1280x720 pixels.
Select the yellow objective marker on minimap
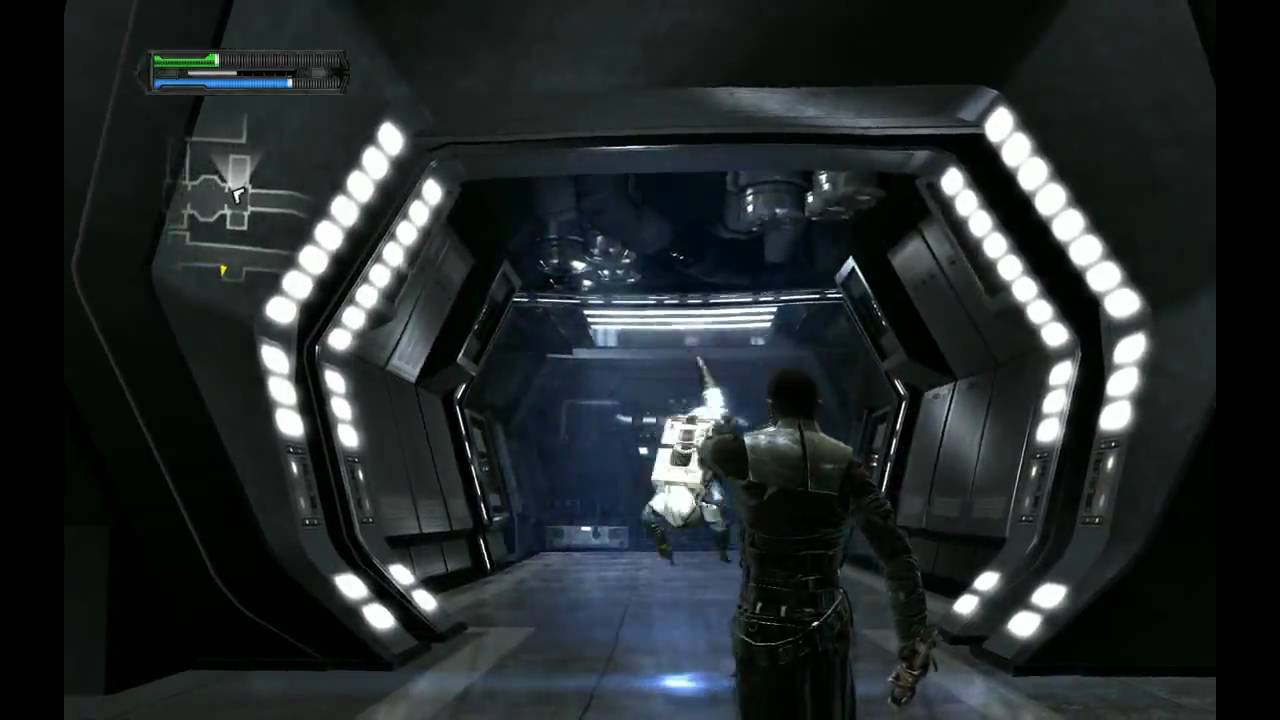pyautogui.click(x=223, y=269)
